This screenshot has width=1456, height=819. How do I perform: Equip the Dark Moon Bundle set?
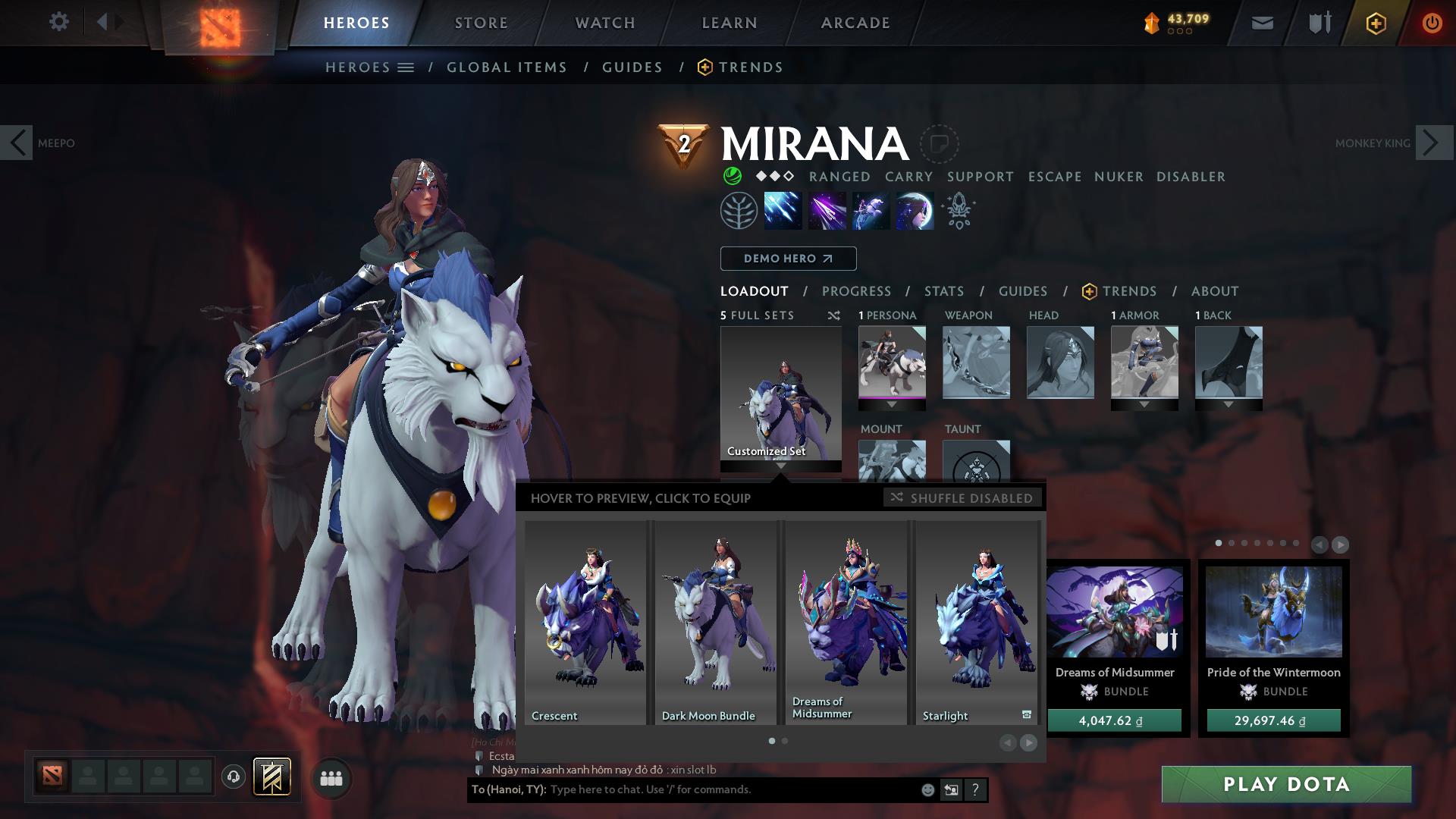pyautogui.click(x=715, y=622)
